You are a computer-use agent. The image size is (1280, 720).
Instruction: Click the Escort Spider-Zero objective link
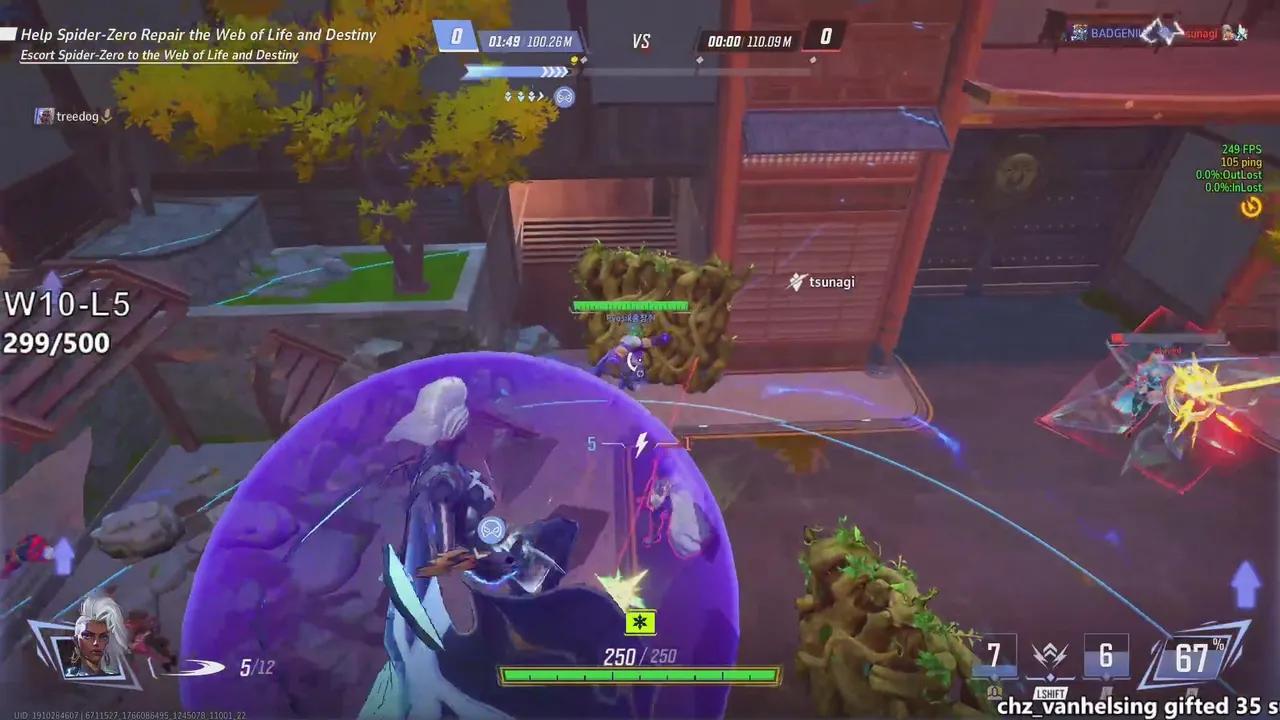pyautogui.click(x=160, y=54)
